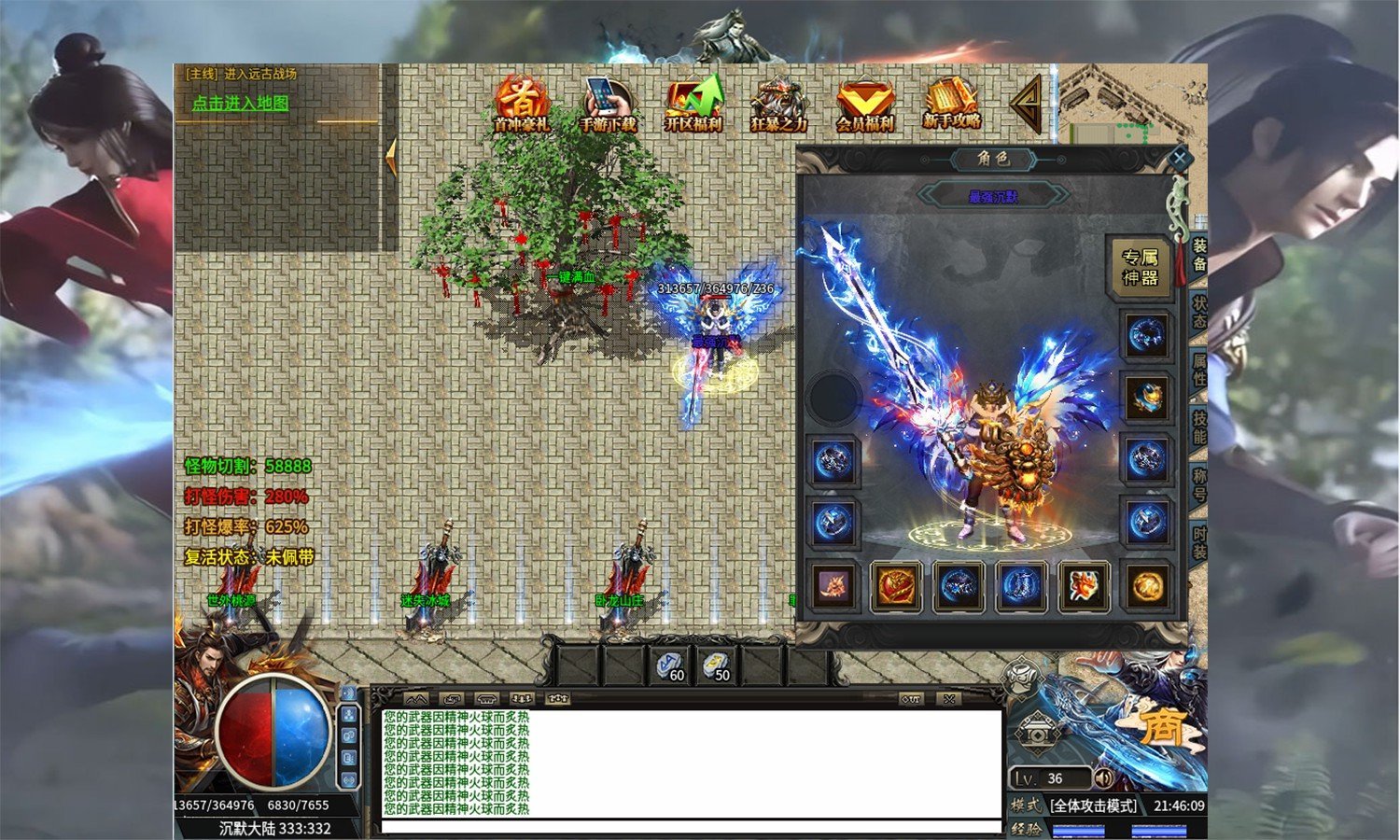Image resolution: width=1400 pixels, height=840 pixels.
Task: Open the 狂暴之力 berserk power menu
Action: tap(778, 104)
